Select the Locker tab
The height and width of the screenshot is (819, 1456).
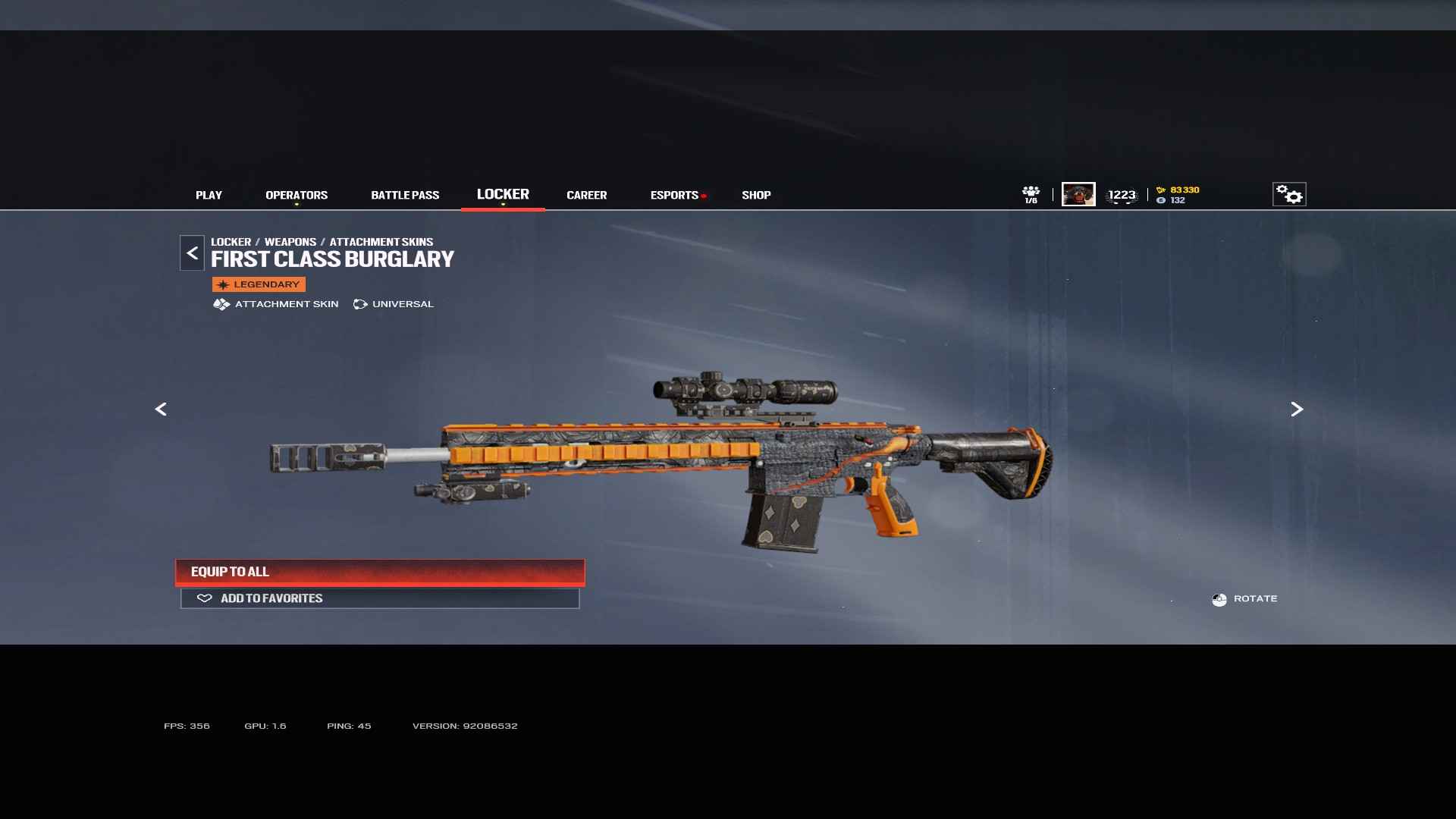tap(503, 194)
